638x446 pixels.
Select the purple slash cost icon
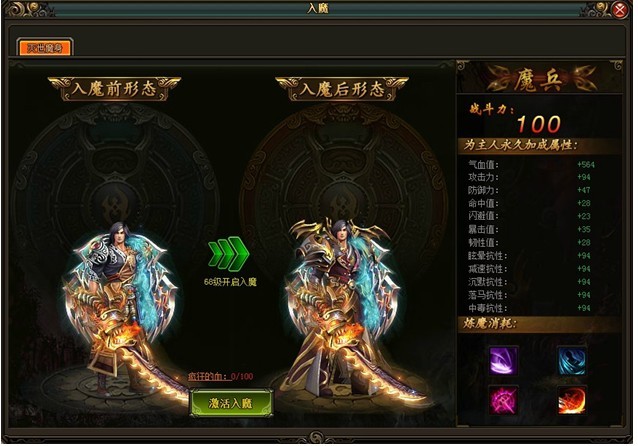(503, 359)
